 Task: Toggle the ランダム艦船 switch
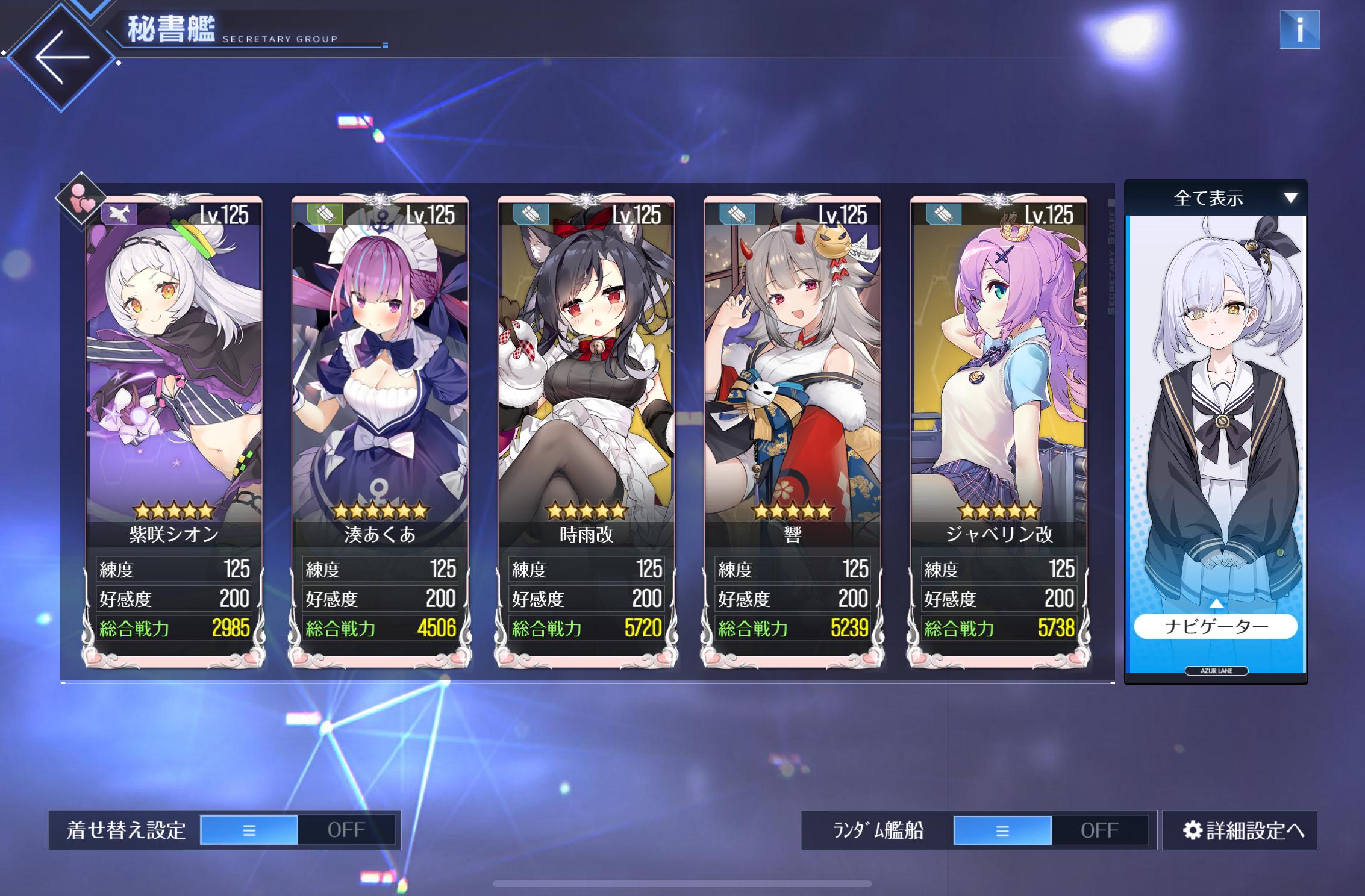pyautogui.click(x=1051, y=830)
